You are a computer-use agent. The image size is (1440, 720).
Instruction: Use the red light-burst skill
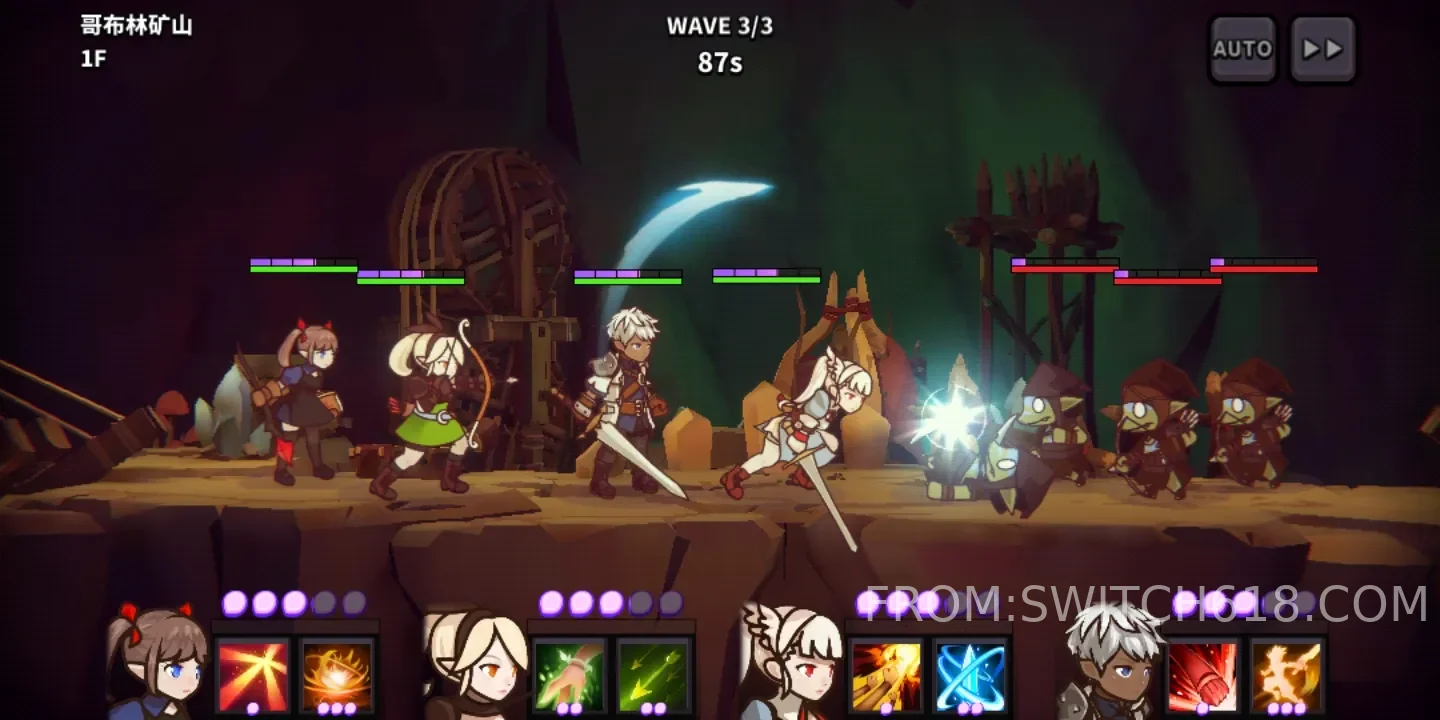[253, 676]
